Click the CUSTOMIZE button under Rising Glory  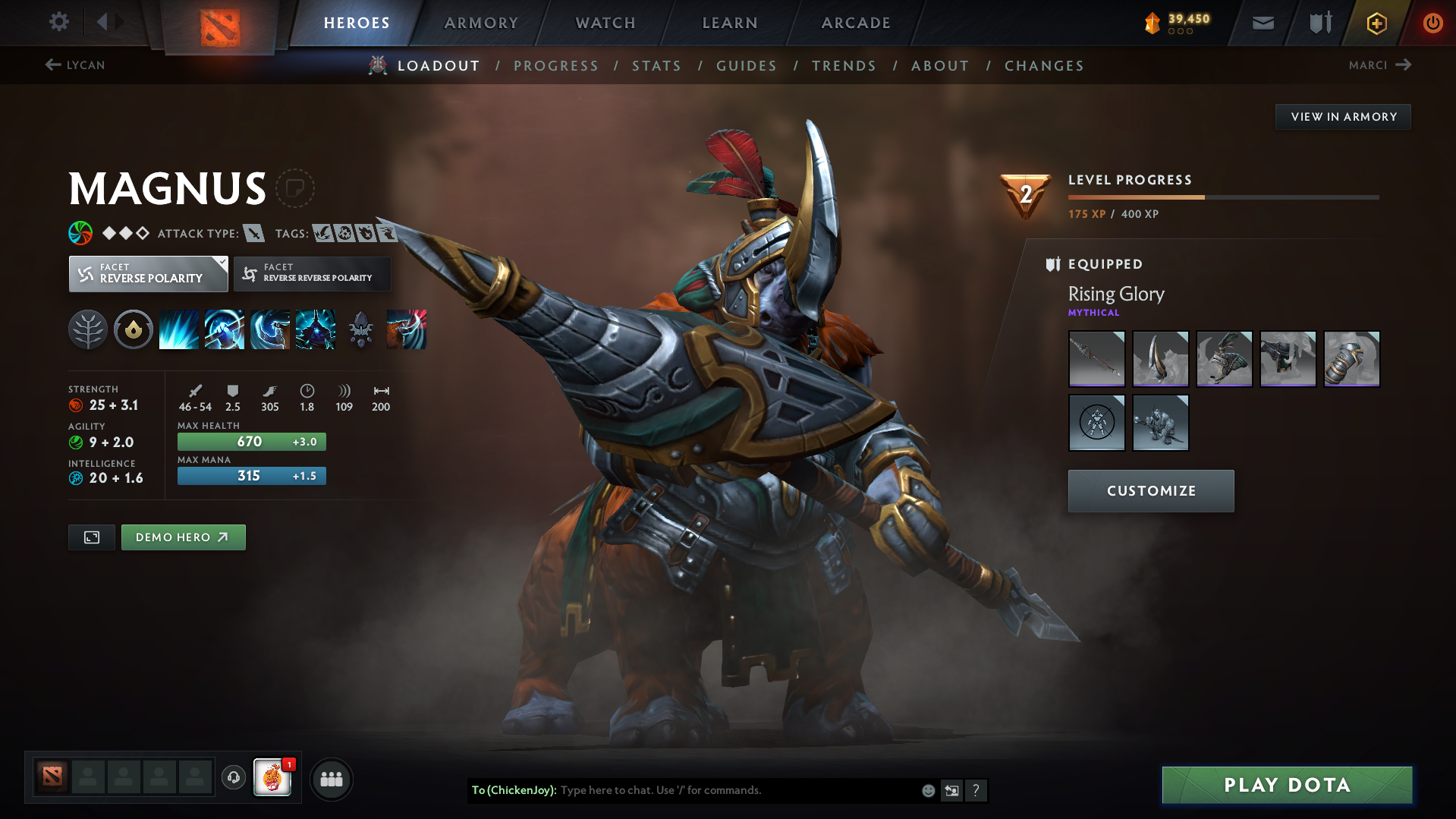1150,490
